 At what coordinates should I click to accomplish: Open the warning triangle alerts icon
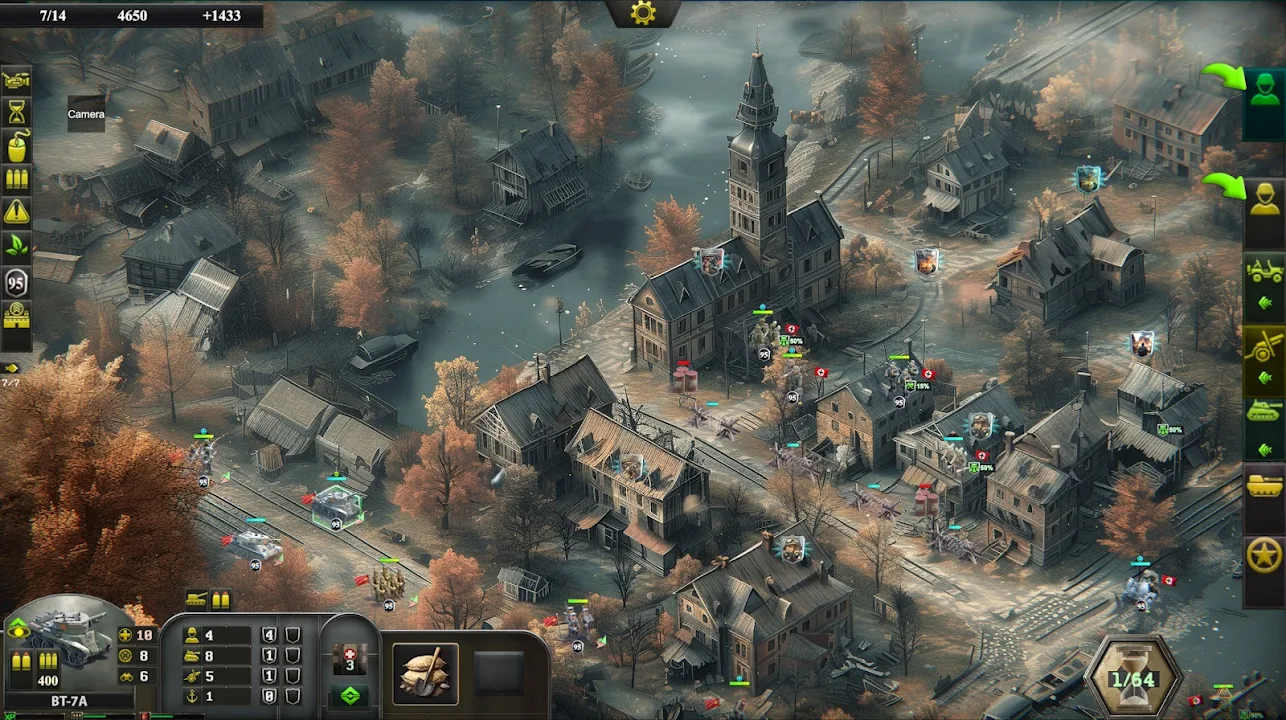tap(17, 212)
